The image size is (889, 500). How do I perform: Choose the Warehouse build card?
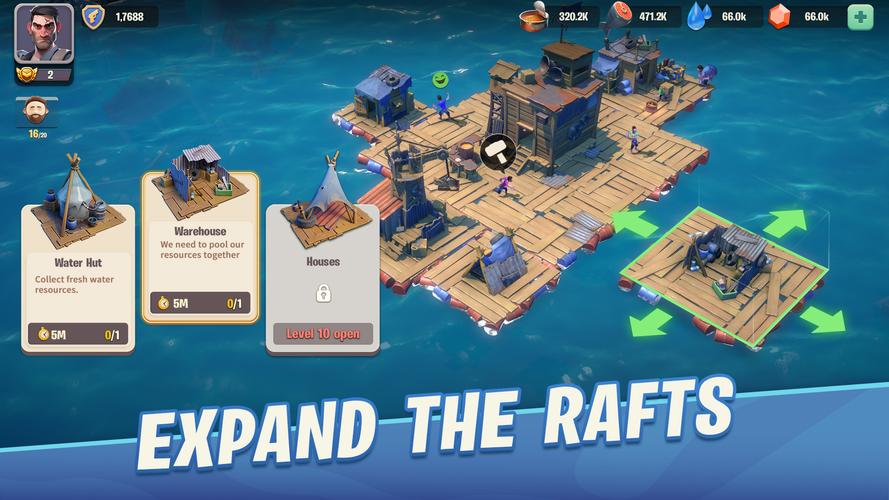tap(200, 245)
